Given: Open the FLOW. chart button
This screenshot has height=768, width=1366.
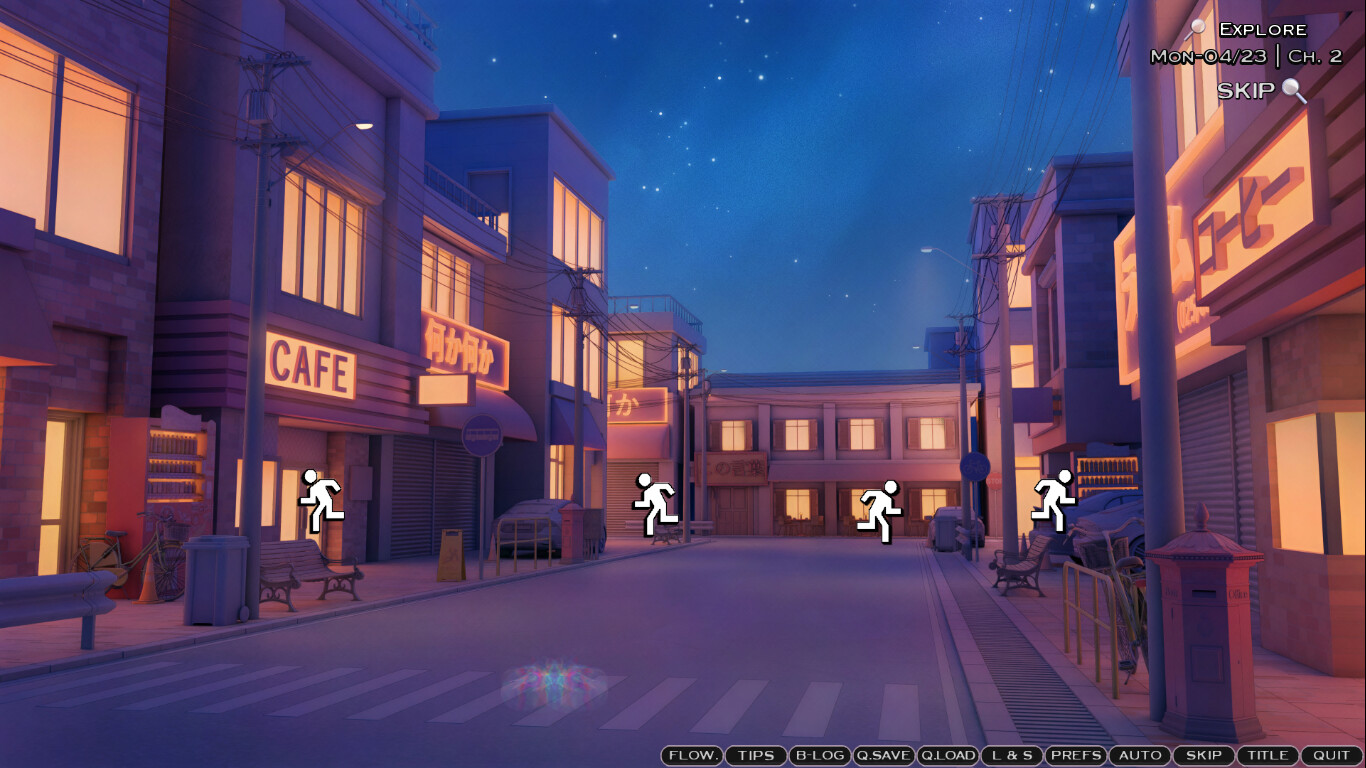Looking at the screenshot, I should point(692,756).
